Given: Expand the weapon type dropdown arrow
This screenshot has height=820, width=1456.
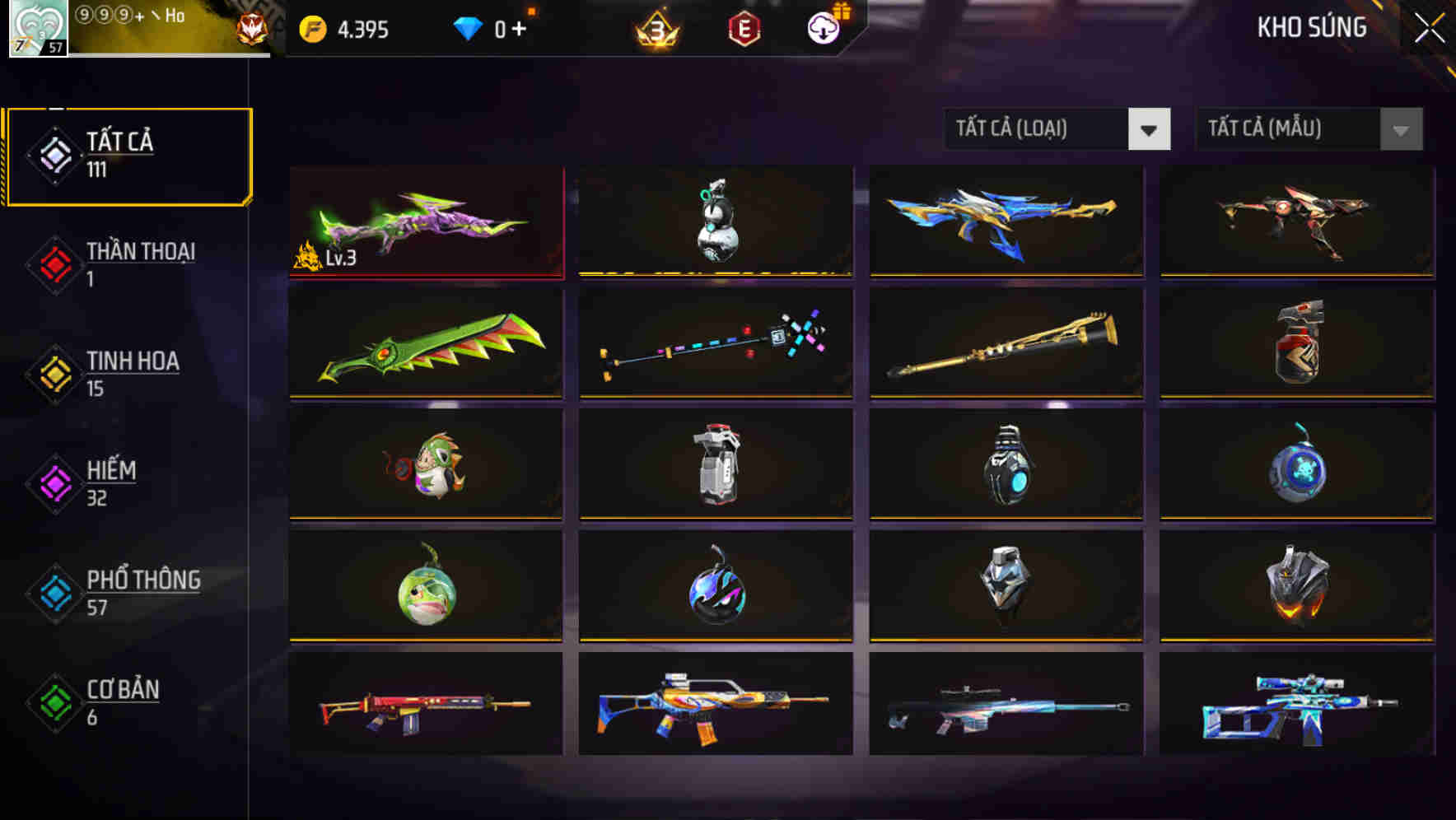Looking at the screenshot, I should [x=1150, y=129].
